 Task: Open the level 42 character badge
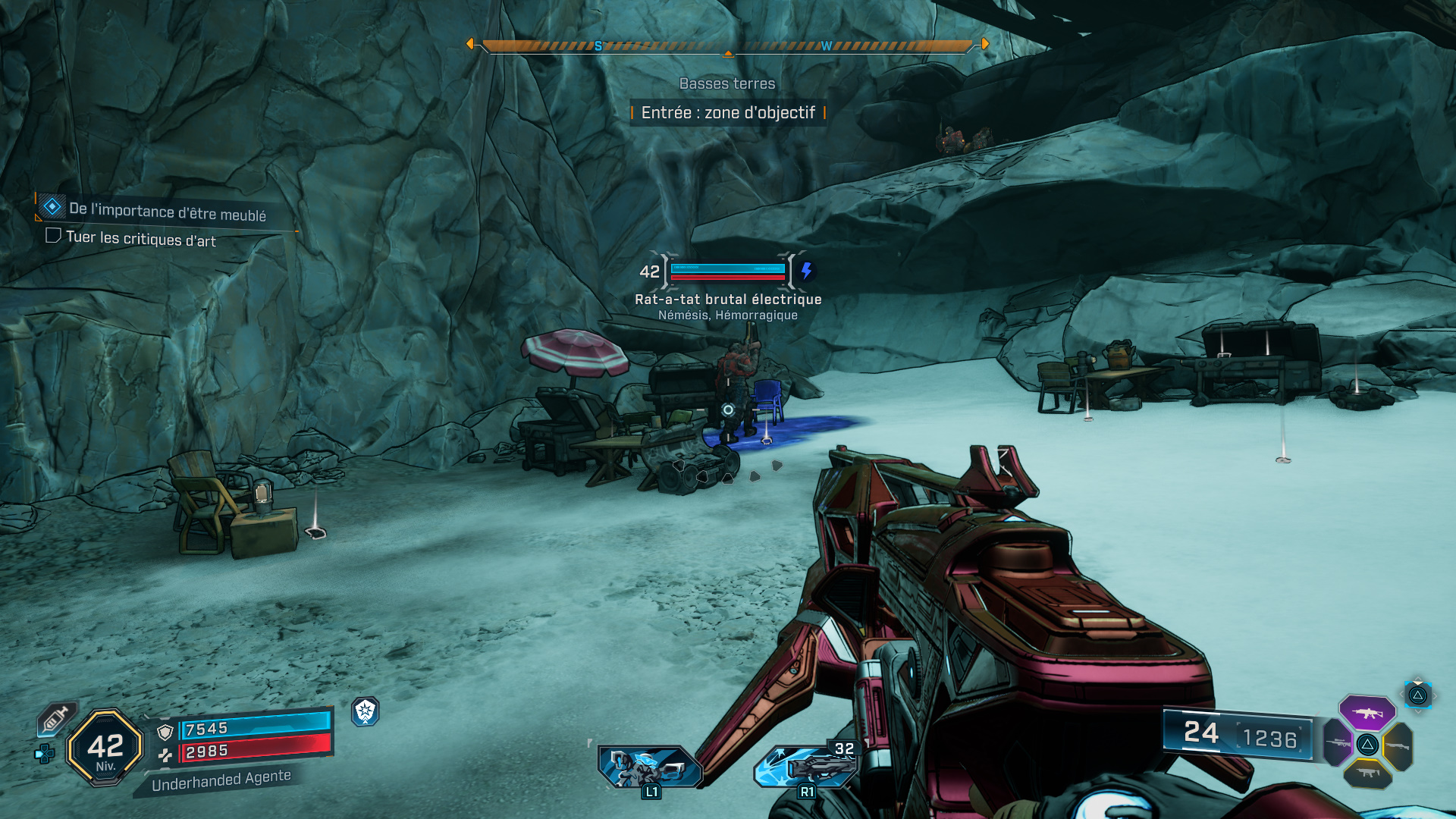tap(105, 748)
